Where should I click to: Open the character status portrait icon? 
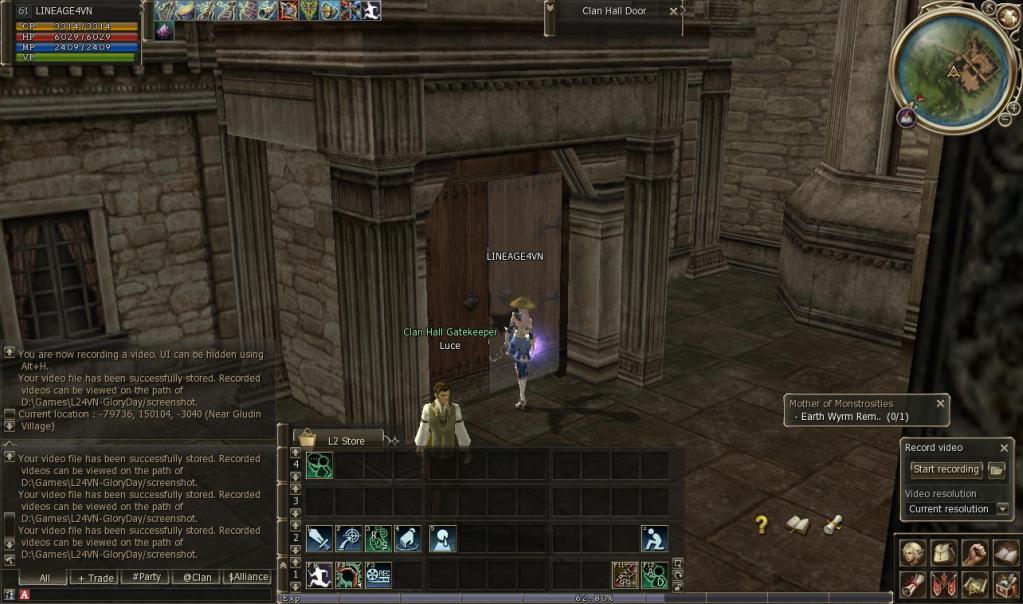tap(913, 553)
